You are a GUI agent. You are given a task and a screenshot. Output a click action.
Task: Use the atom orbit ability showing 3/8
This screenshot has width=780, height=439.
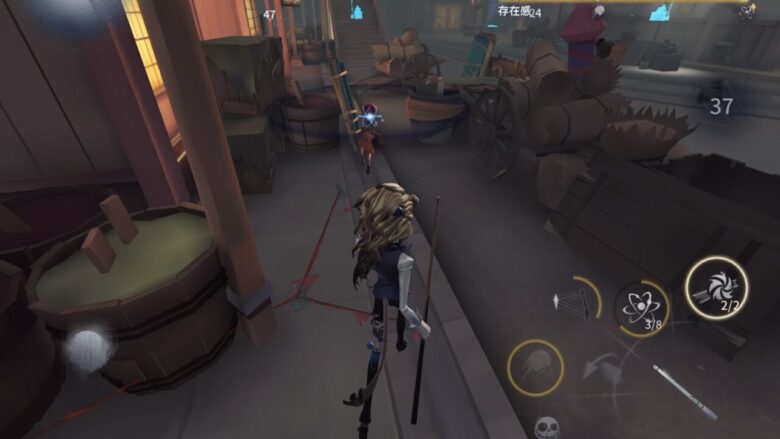(x=641, y=307)
